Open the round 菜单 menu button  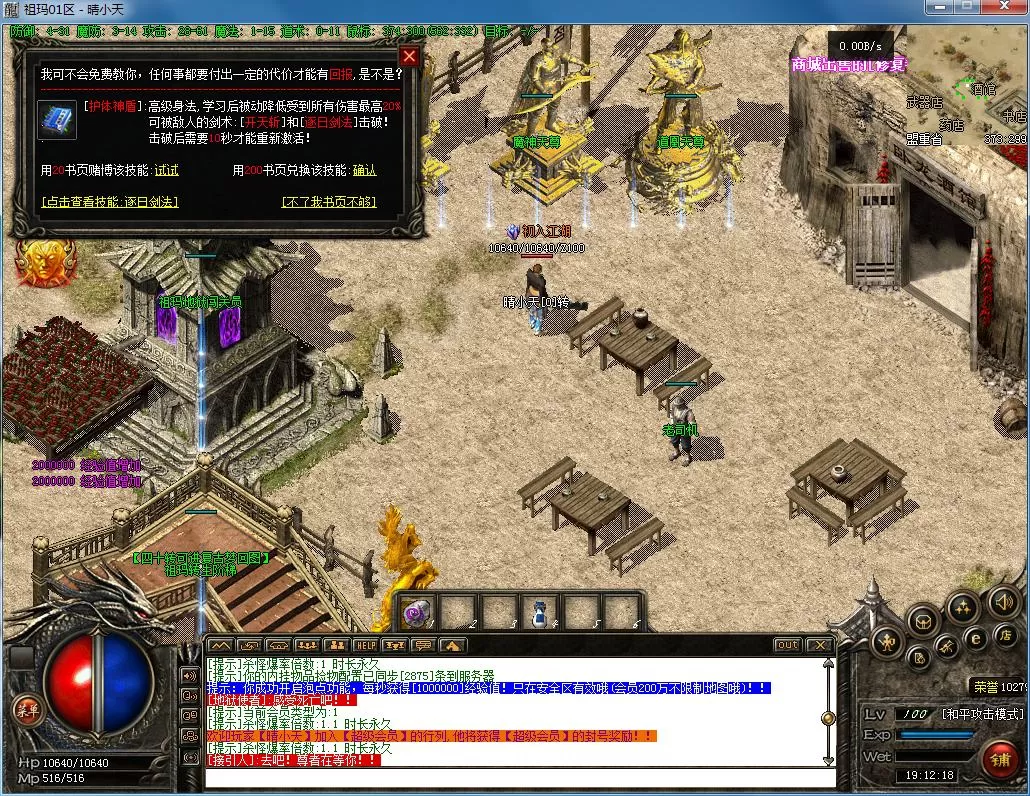[x=26, y=708]
